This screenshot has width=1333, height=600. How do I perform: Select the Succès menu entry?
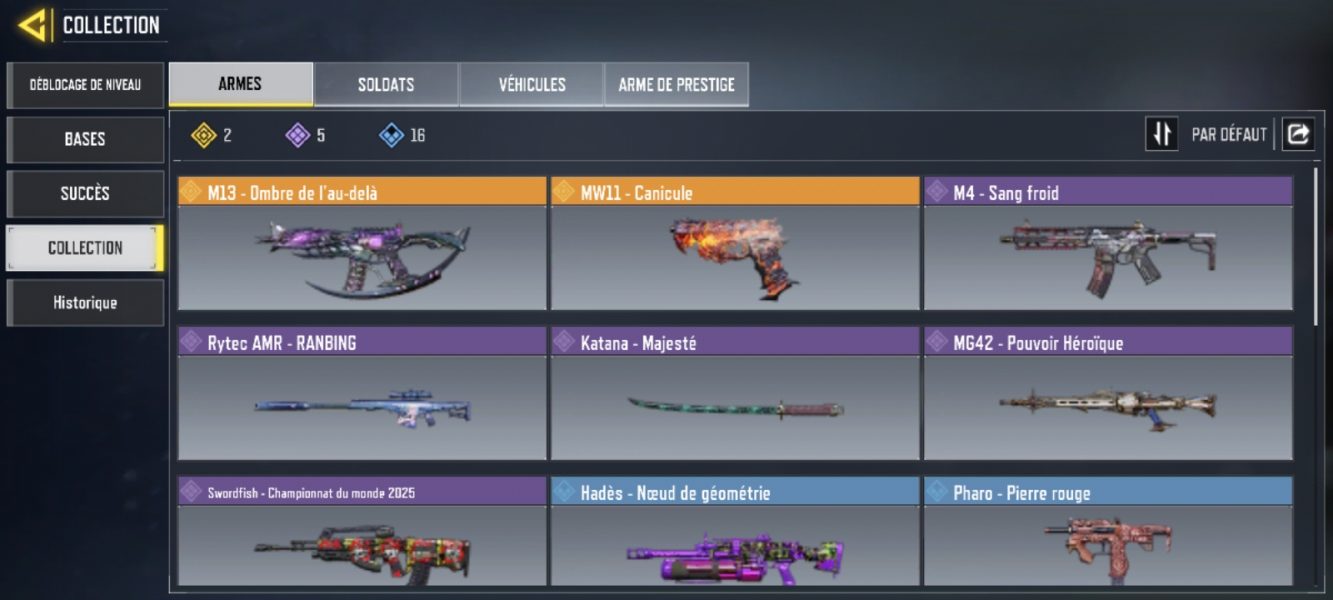85,193
